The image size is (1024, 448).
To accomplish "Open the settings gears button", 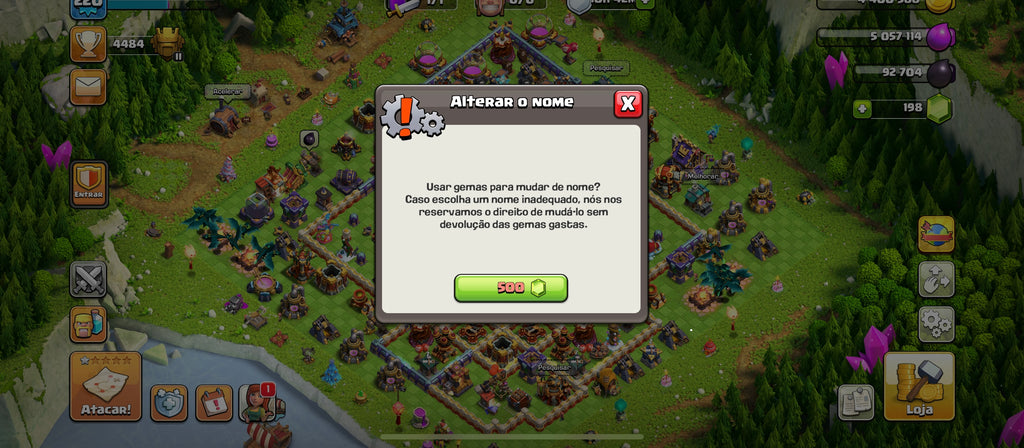I will click(936, 324).
